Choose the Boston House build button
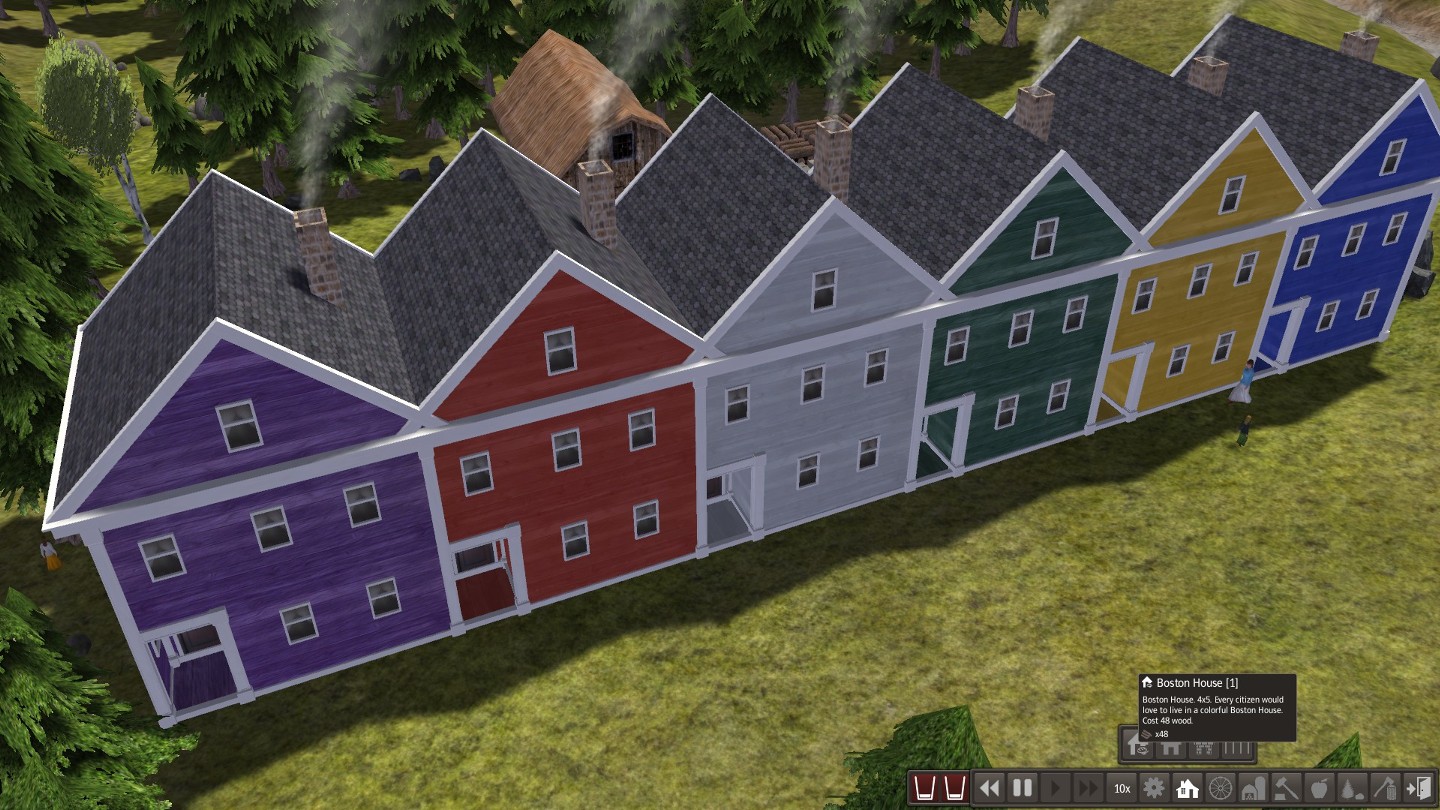Viewport: 1440px width, 810px height. coord(1136,746)
